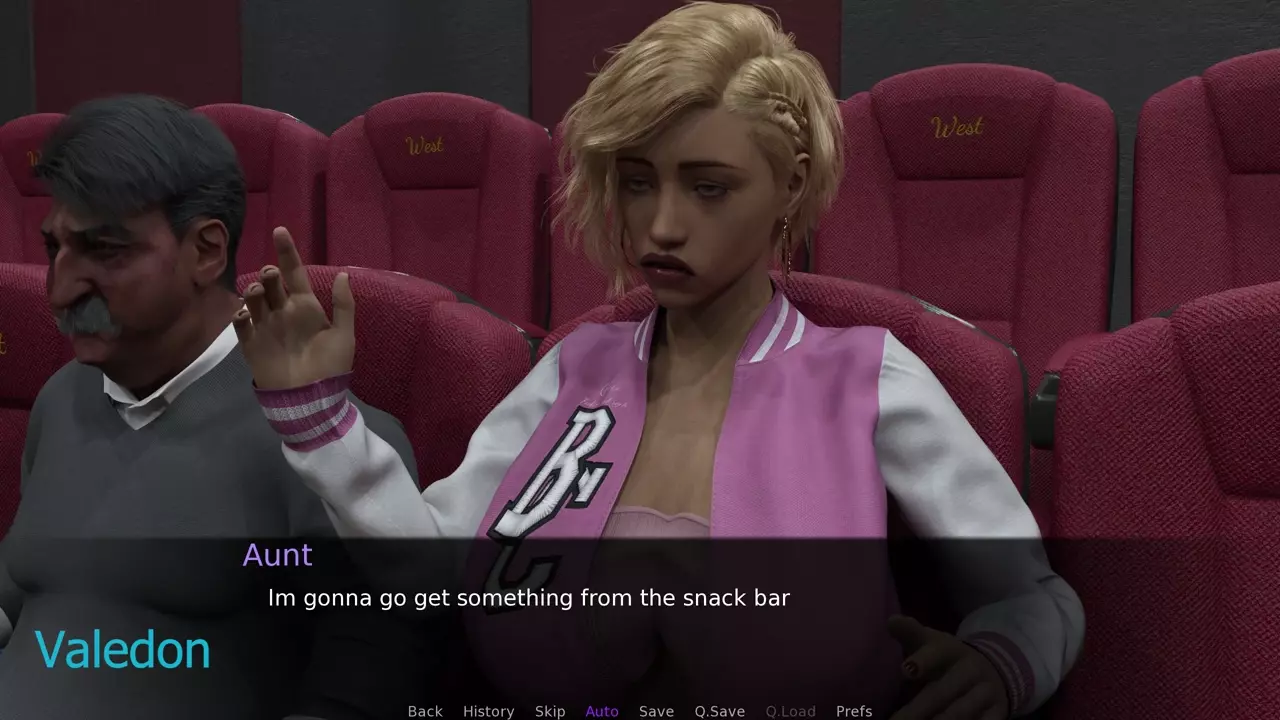Toggle Auto-advance mode
This screenshot has width=1280, height=720.
coord(602,711)
